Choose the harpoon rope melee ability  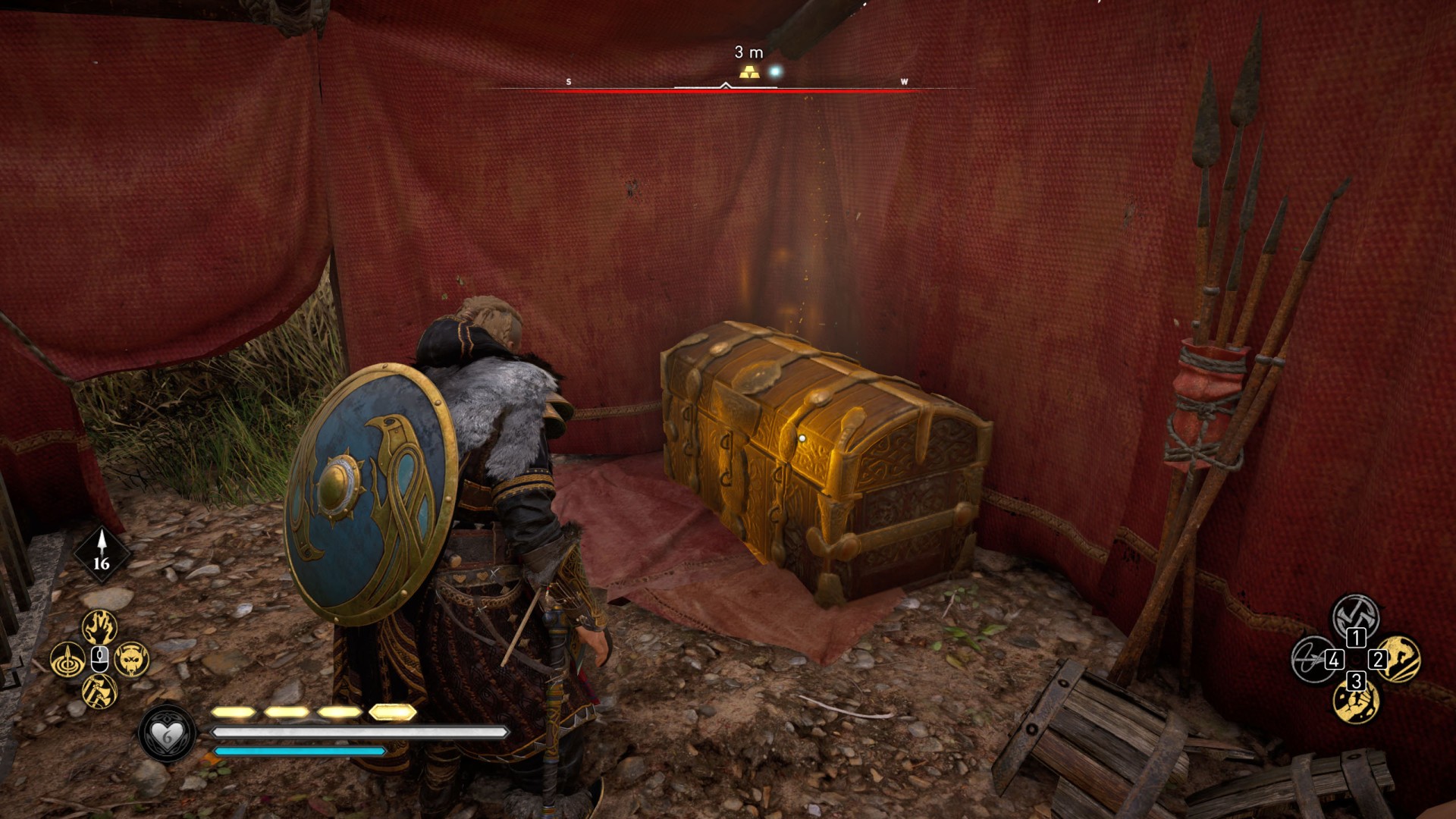[x=1312, y=658]
